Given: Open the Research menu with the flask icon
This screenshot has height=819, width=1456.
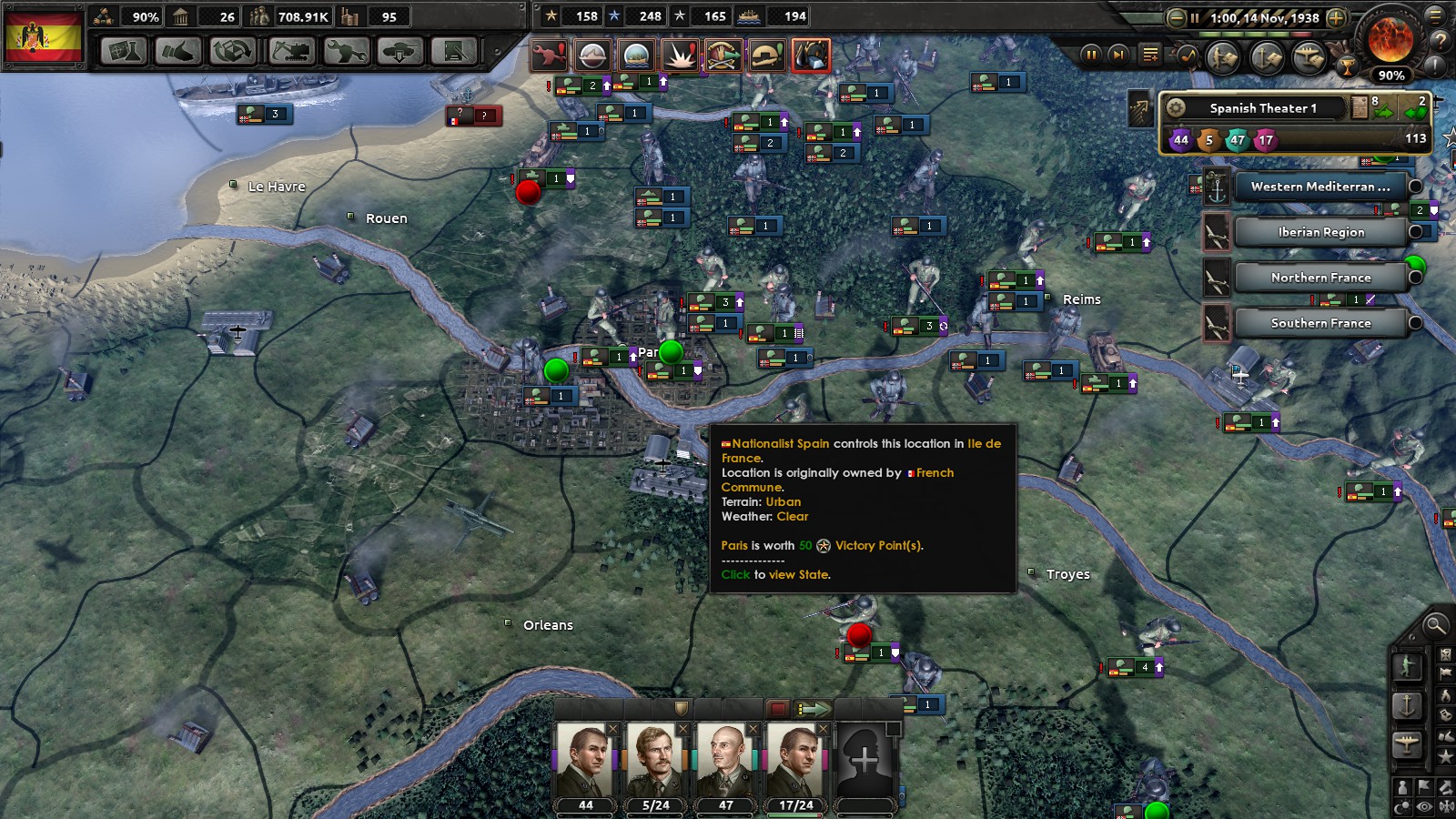Looking at the screenshot, I should pyautogui.click(x=123, y=51).
